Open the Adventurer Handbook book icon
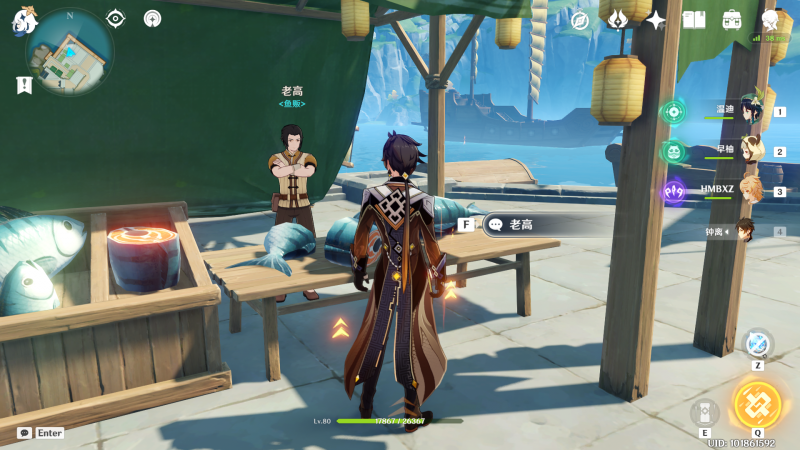Image resolution: width=800 pixels, height=450 pixels. (694, 20)
